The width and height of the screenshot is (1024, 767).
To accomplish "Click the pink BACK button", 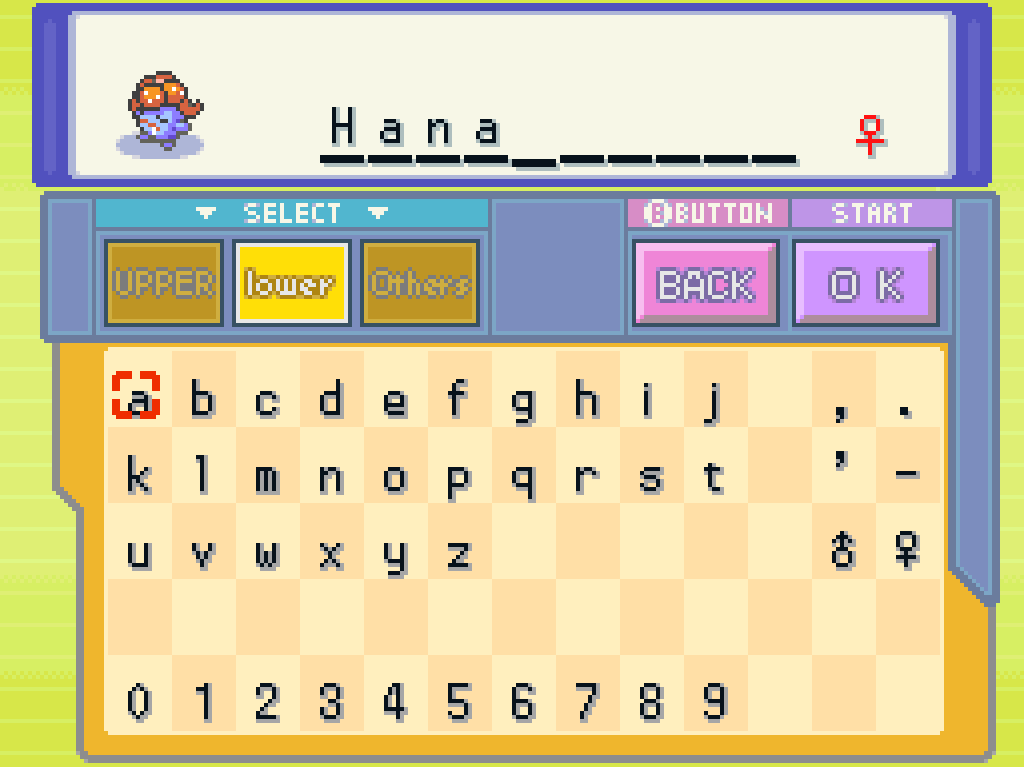I will [705, 285].
